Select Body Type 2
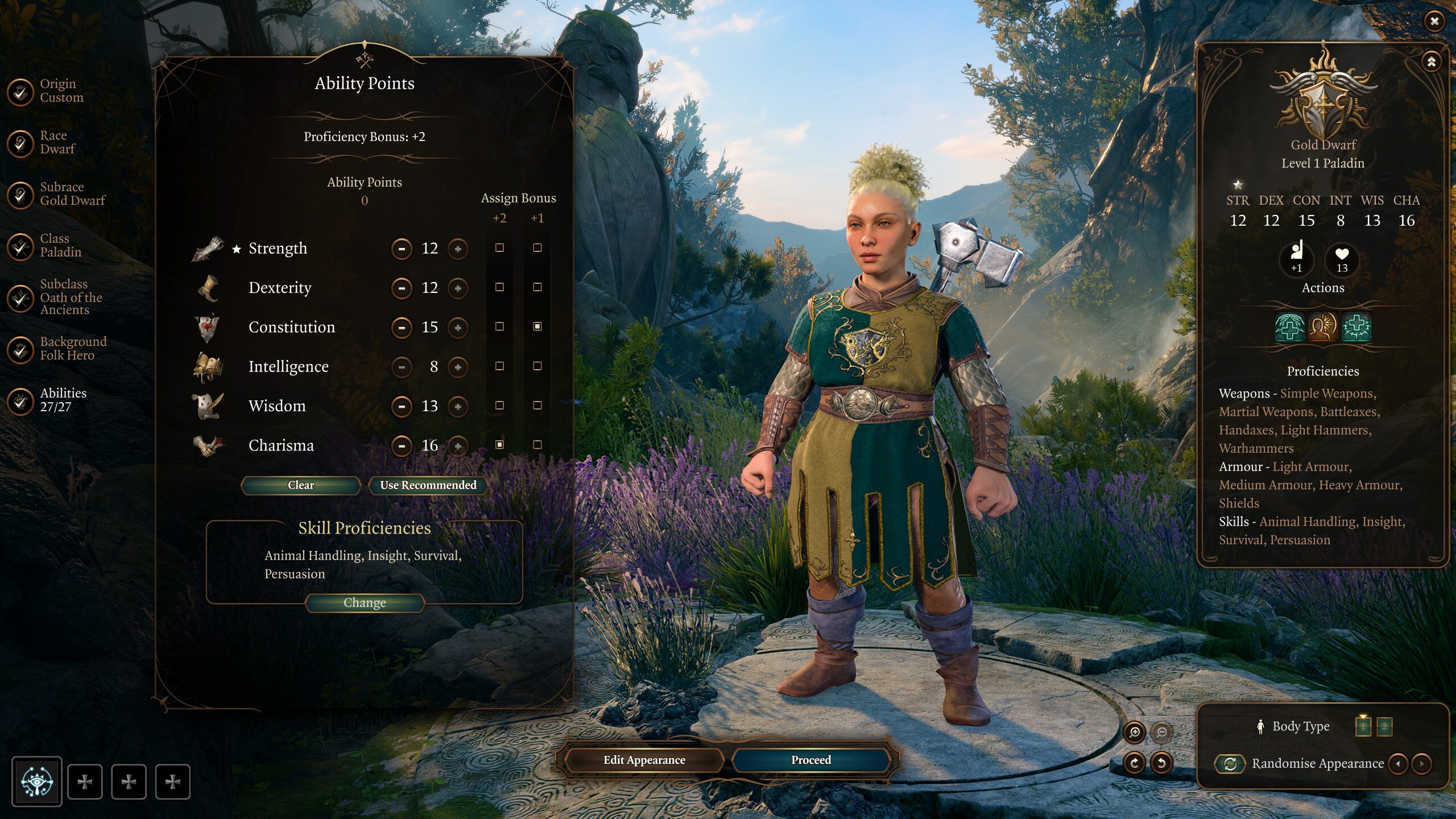Image resolution: width=1456 pixels, height=819 pixels. click(x=1385, y=726)
